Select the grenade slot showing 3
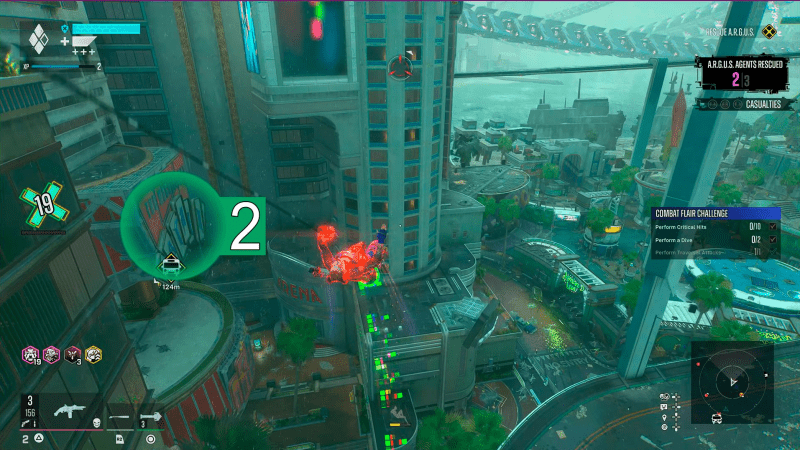 point(152,417)
